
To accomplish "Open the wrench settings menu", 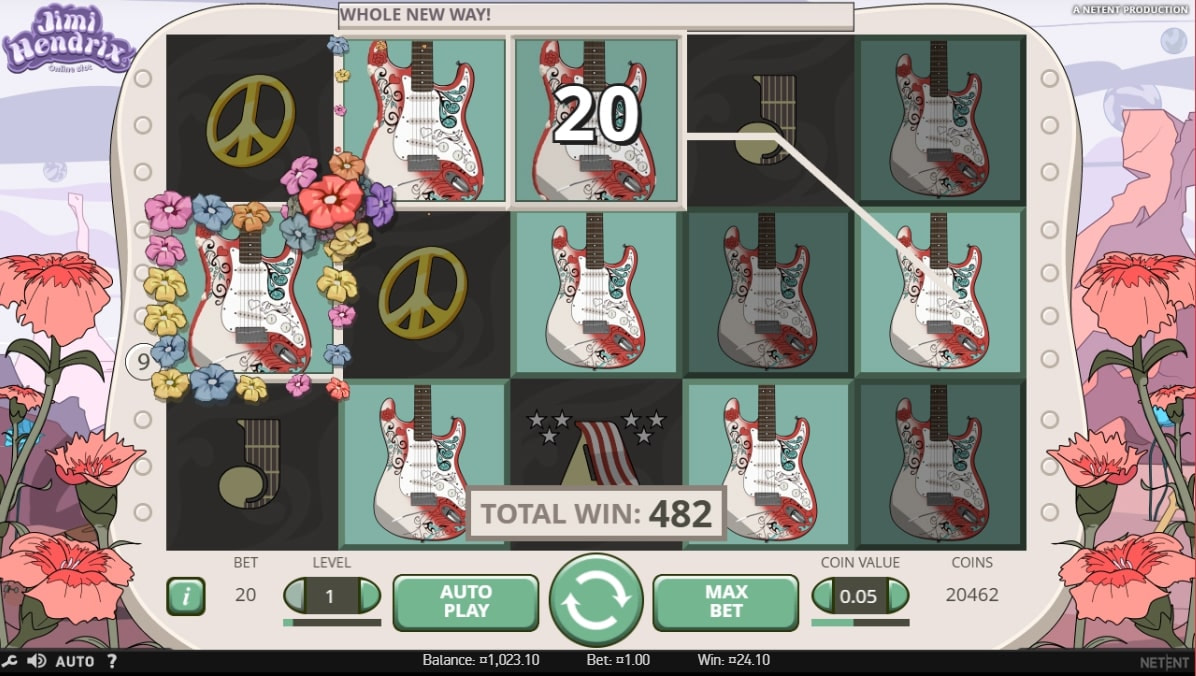I will (10, 661).
